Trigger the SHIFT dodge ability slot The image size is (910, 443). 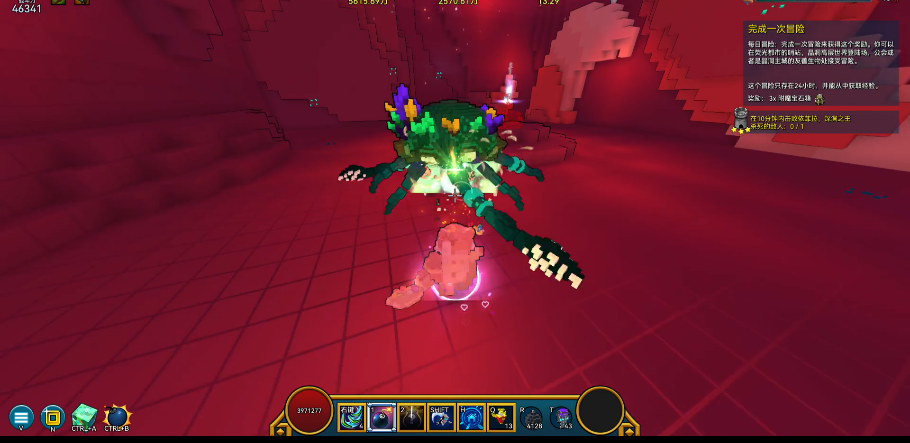[x=441, y=417]
